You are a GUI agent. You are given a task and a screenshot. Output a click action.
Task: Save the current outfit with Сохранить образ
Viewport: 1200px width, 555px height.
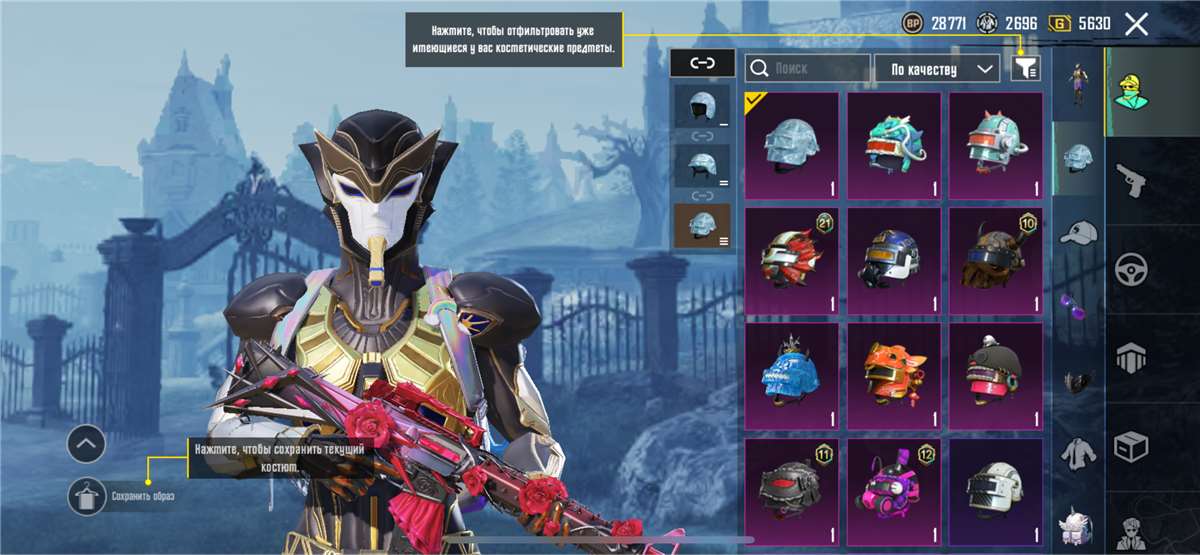87,495
